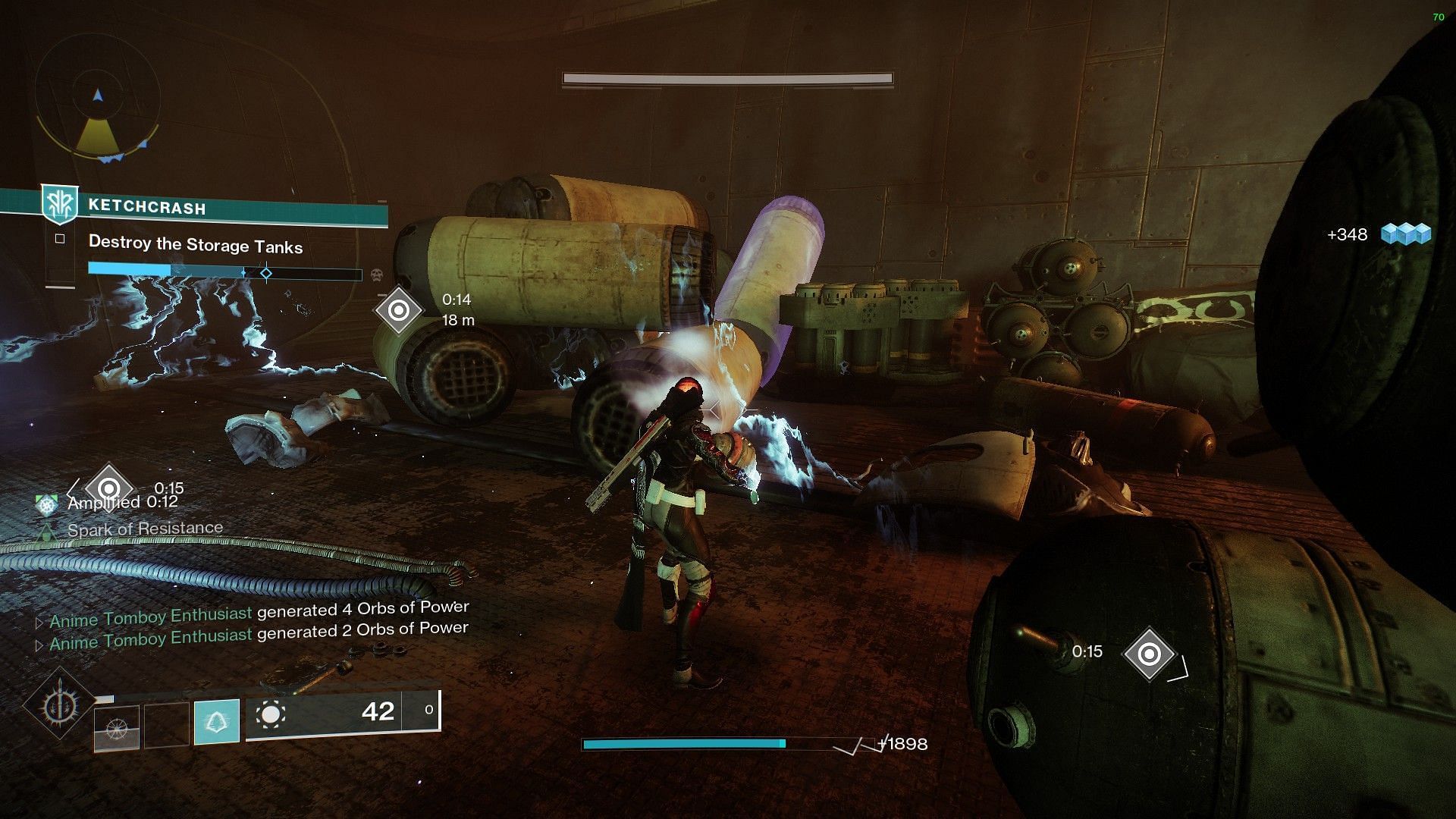Screen dimensions: 1456x819
Task: Click the Destroy the Storage Tanks objective
Action: click(196, 245)
